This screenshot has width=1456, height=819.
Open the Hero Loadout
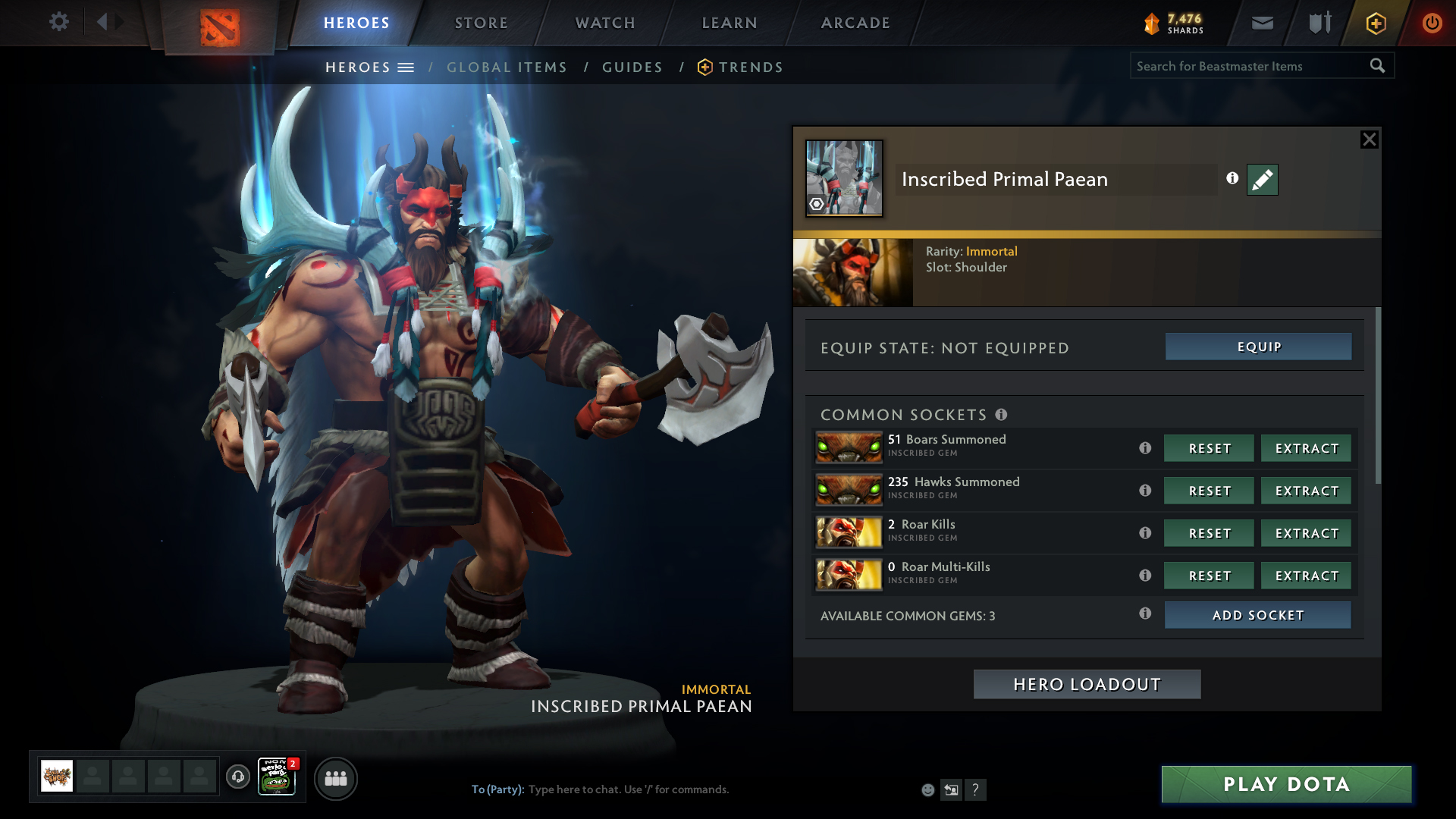(1087, 684)
